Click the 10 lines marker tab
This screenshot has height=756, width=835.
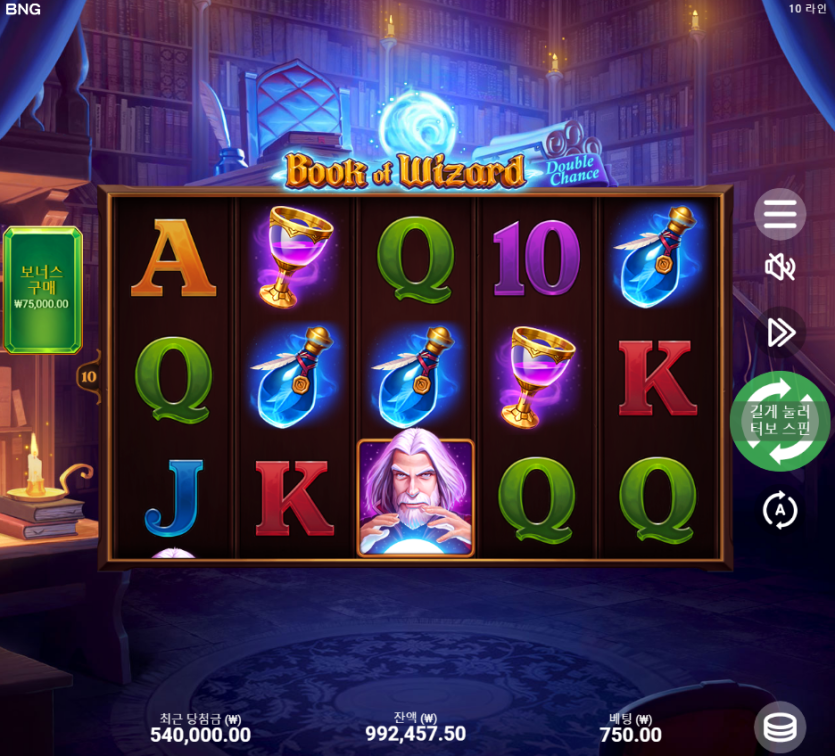[x=88, y=377]
